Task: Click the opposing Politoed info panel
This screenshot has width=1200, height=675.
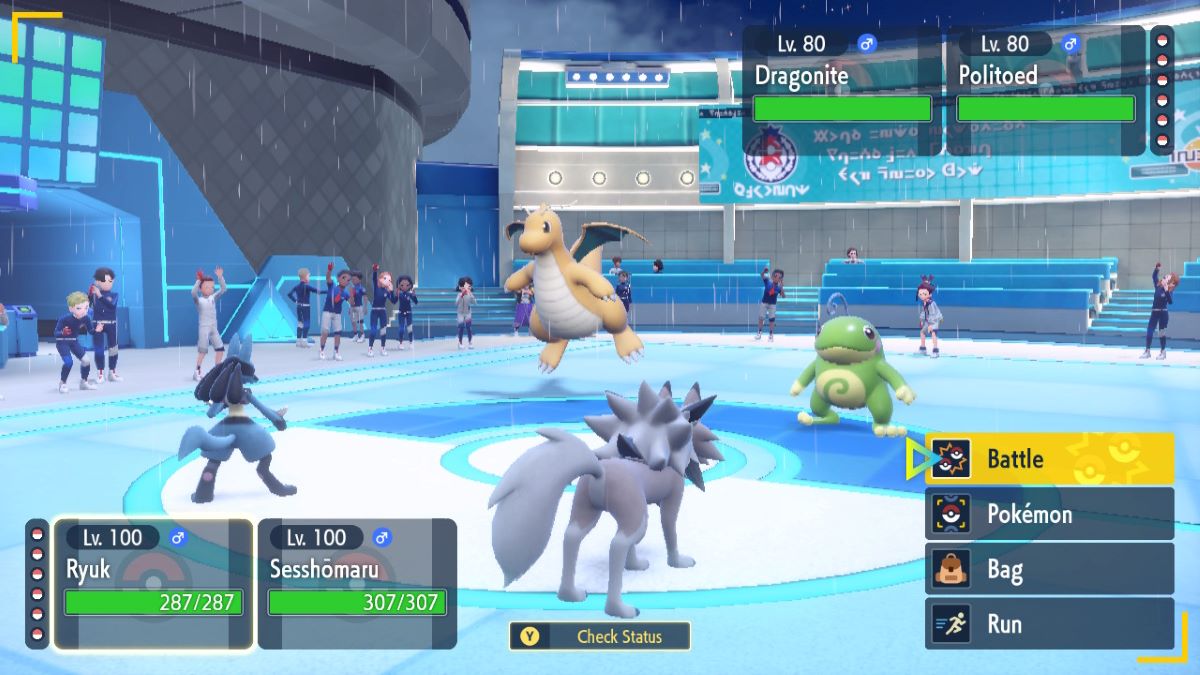Action: click(x=1046, y=90)
